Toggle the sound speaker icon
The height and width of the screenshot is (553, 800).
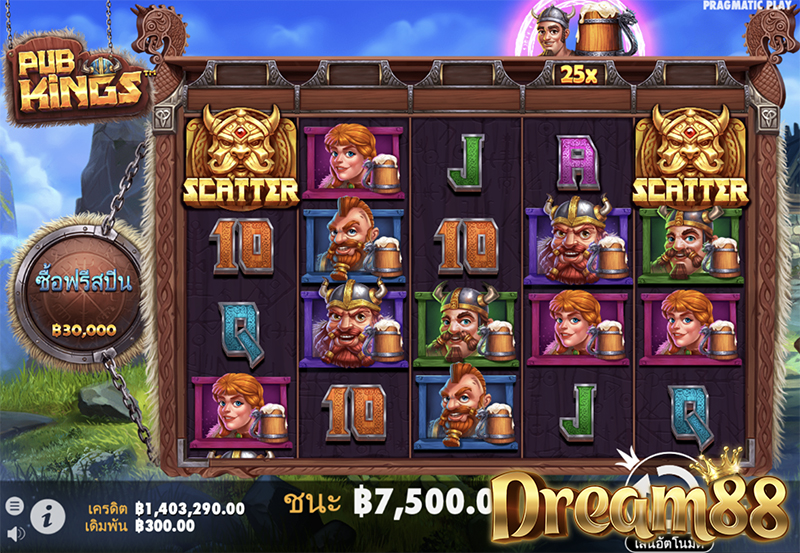pos(13,533)
